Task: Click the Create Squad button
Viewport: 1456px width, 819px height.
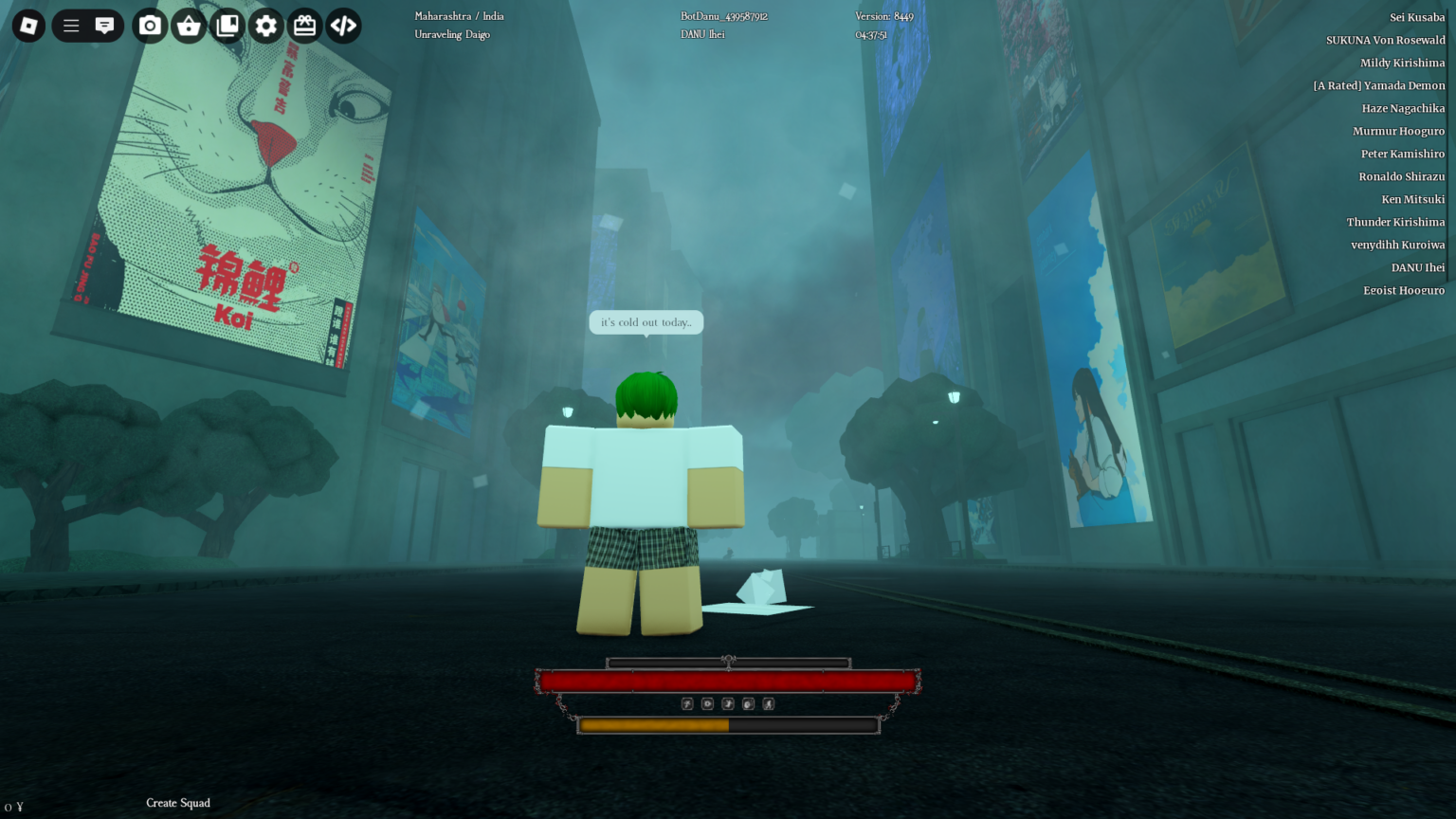Action: [177, 803]
